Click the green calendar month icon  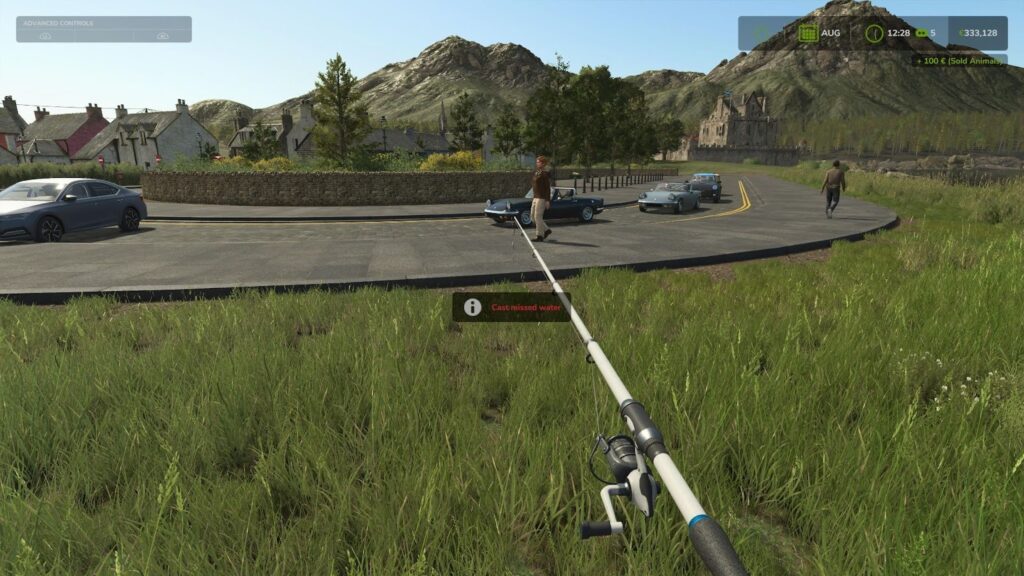tap(807, 33)
